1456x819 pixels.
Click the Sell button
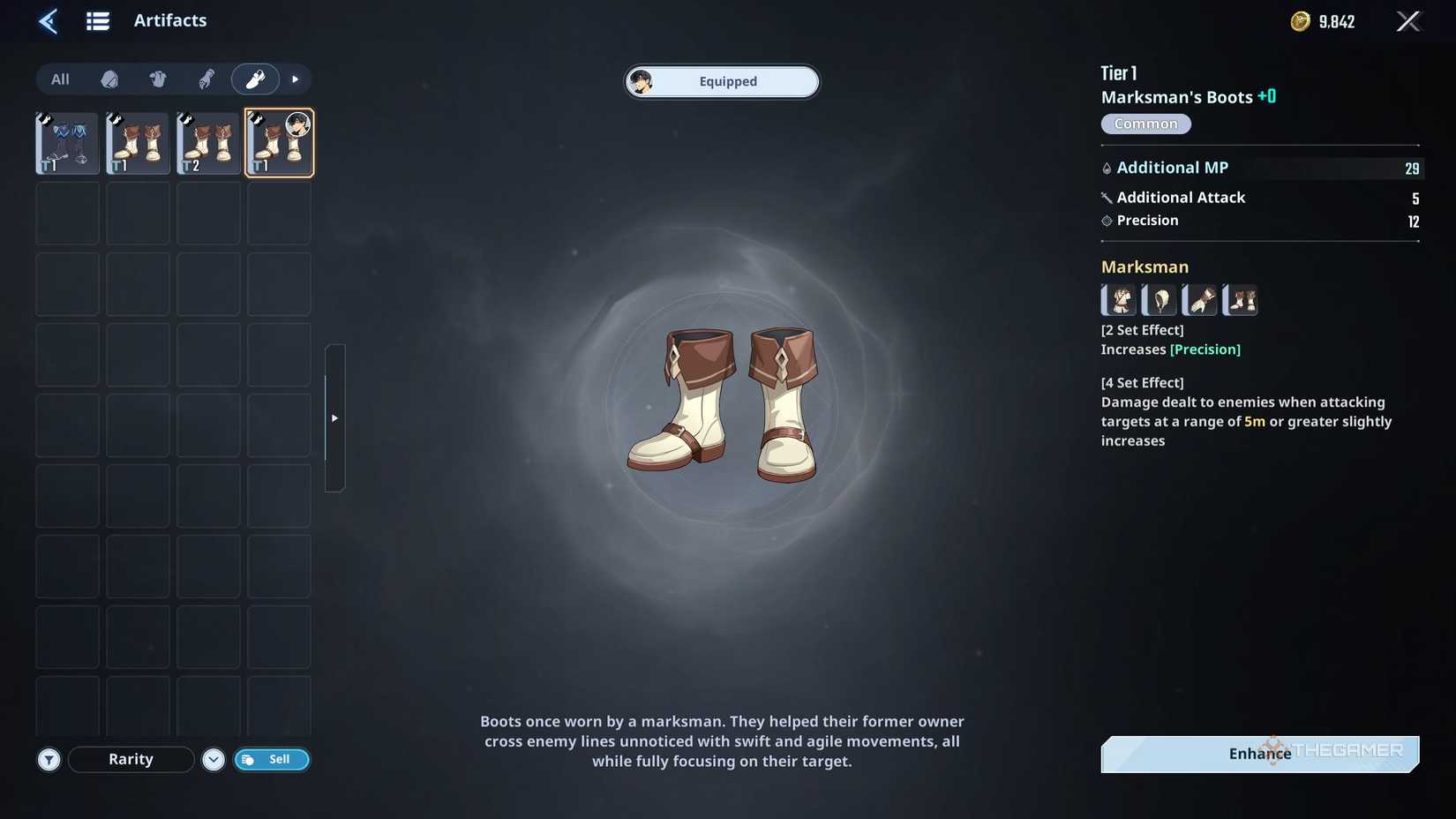(272, 759)
